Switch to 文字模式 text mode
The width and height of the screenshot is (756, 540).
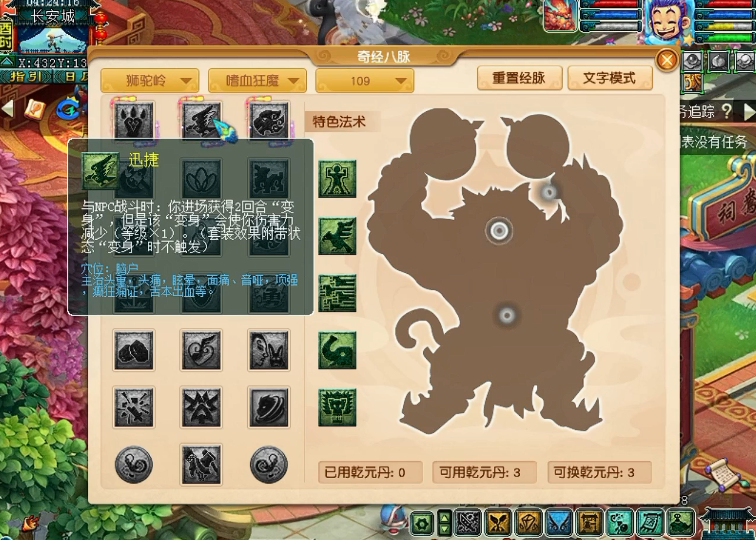[609, 78]
